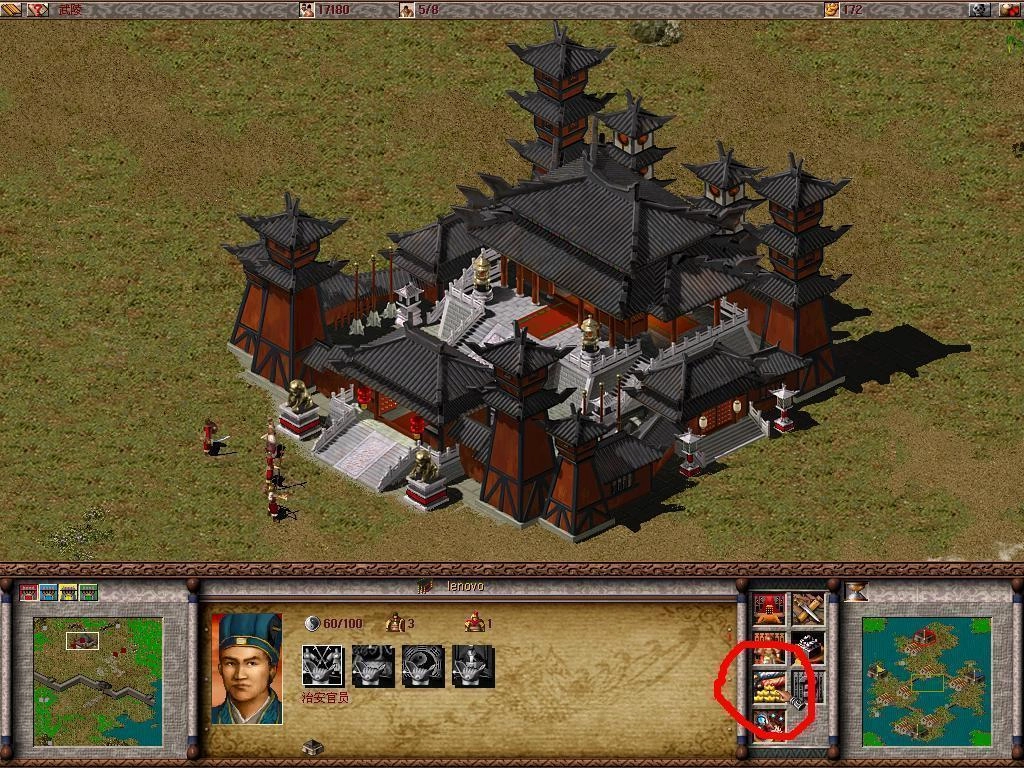Select the third official slot with taiji symbol

(422, 666)
